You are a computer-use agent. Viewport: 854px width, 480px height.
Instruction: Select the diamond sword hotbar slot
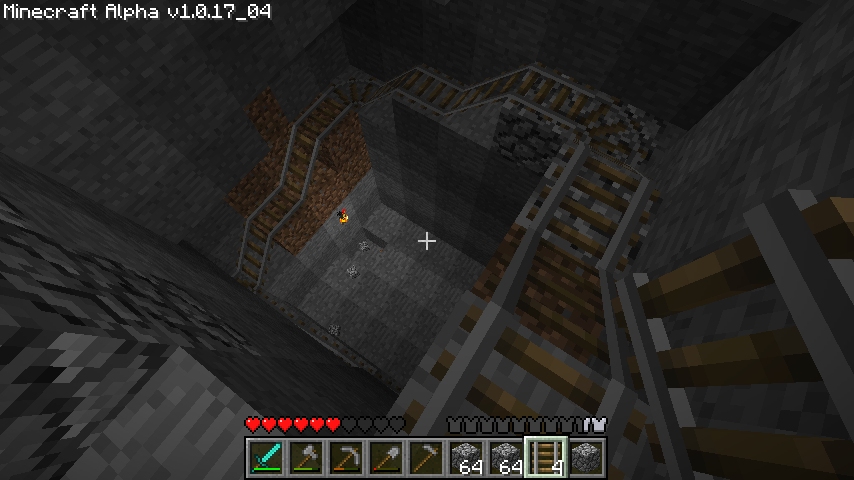coord(267,457)
